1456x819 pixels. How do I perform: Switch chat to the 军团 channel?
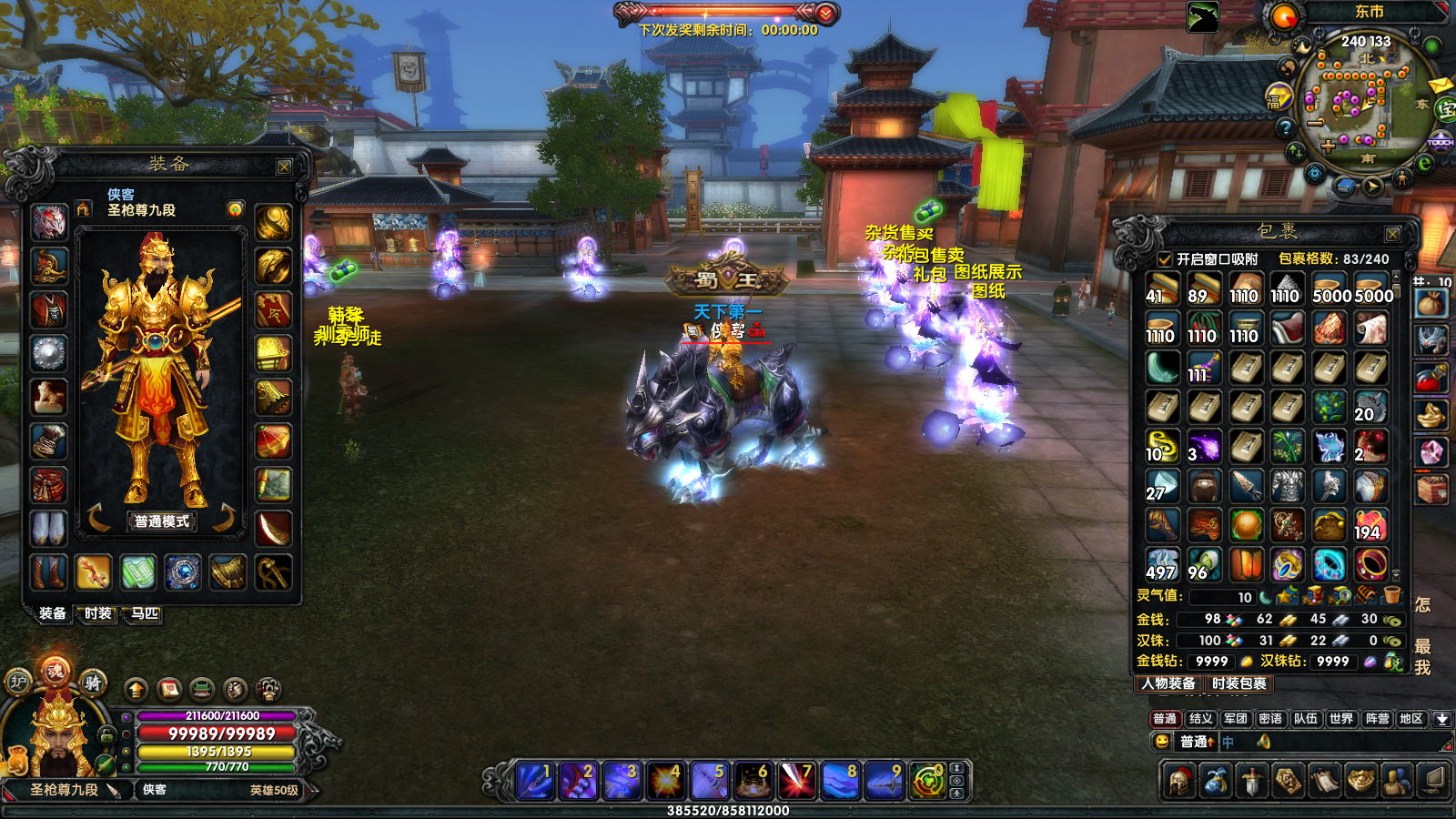(x=1235, y=719)
